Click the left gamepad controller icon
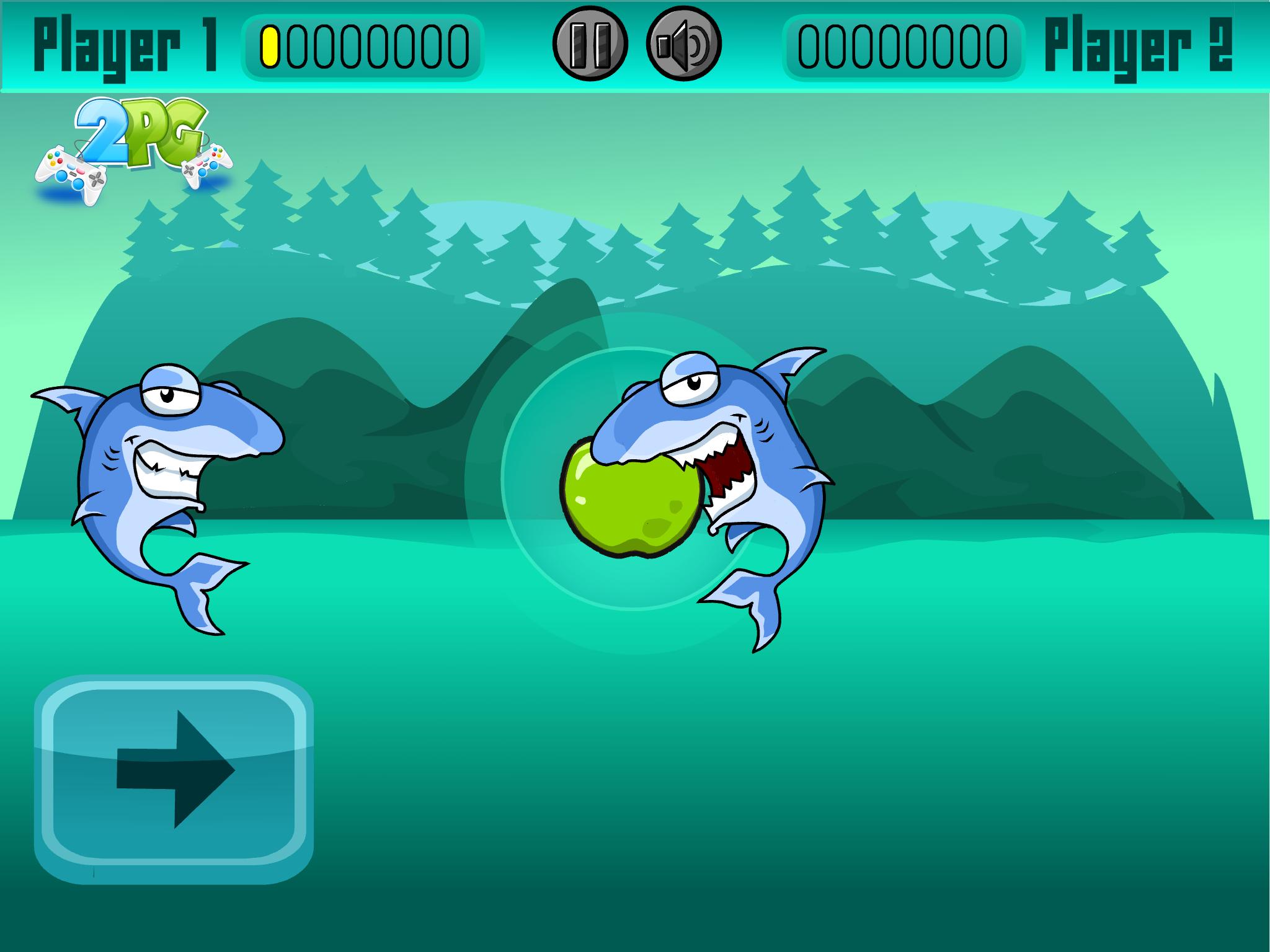The width and height of the screenshot is (1270, 952). (x=71, y=170)
